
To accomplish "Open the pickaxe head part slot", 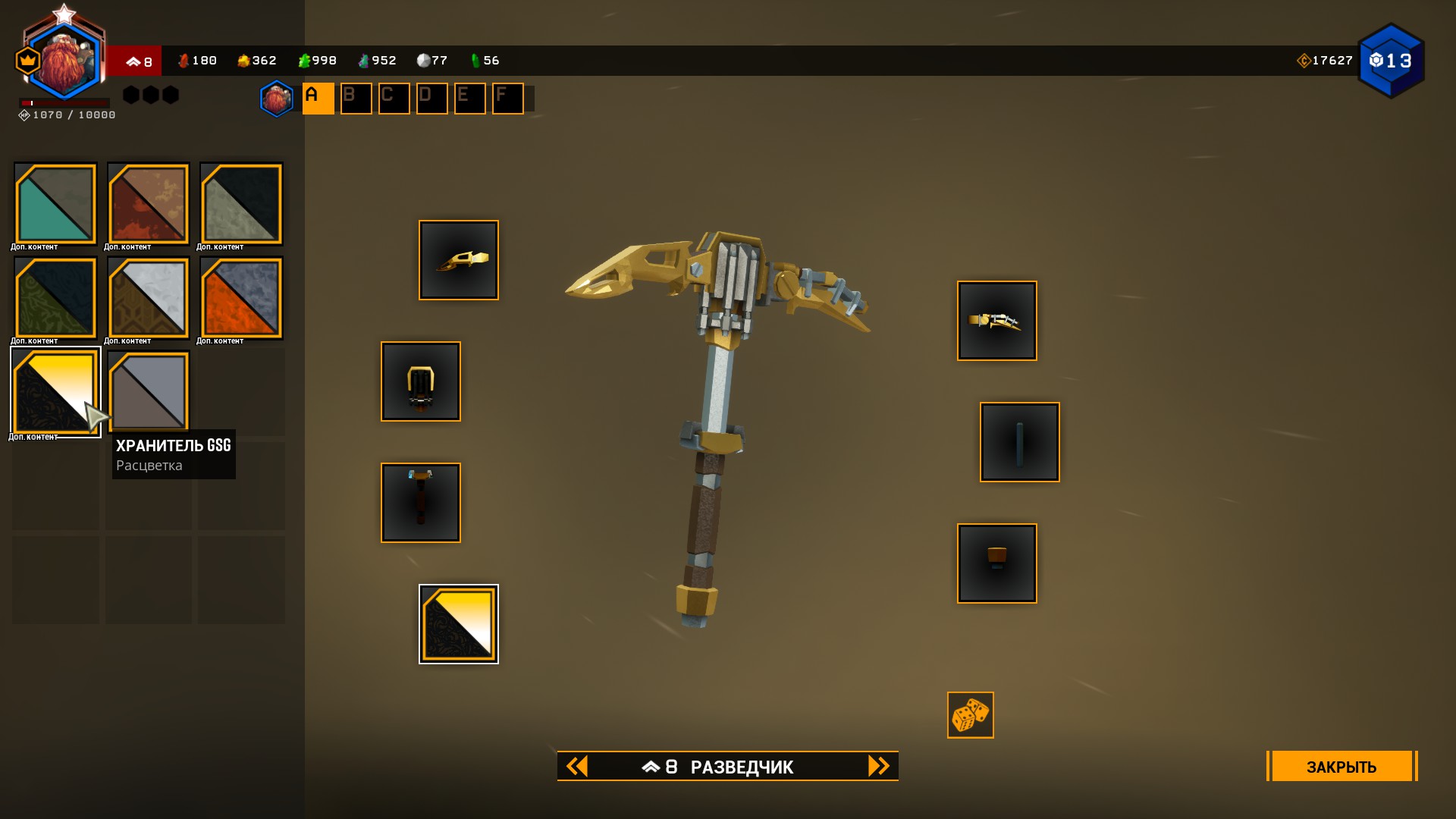I will coord(420,381).
